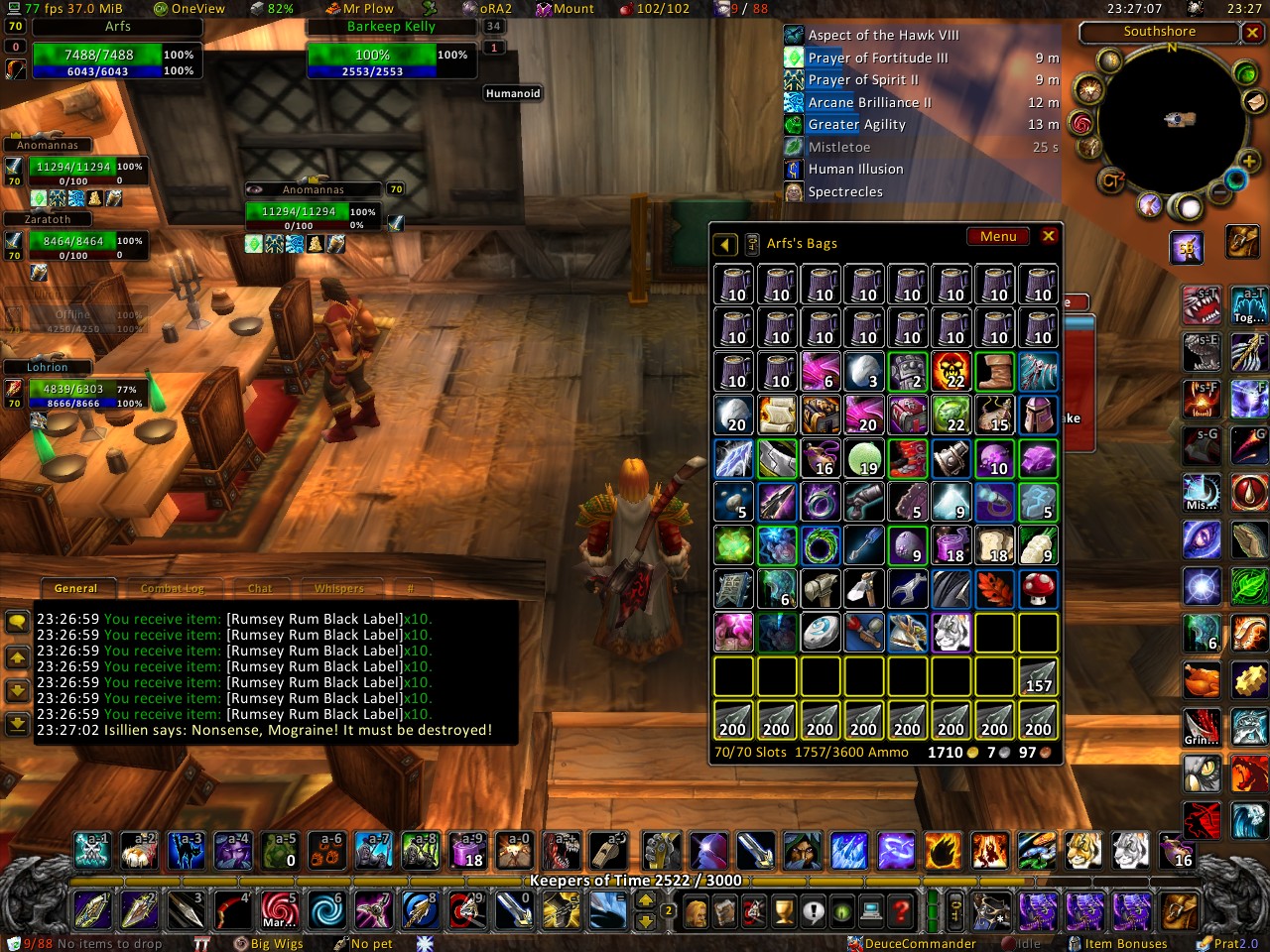The height and width of the screenshot is (952, 1270).
Task: Select the bread stack of 18
Action: (994, 544)
